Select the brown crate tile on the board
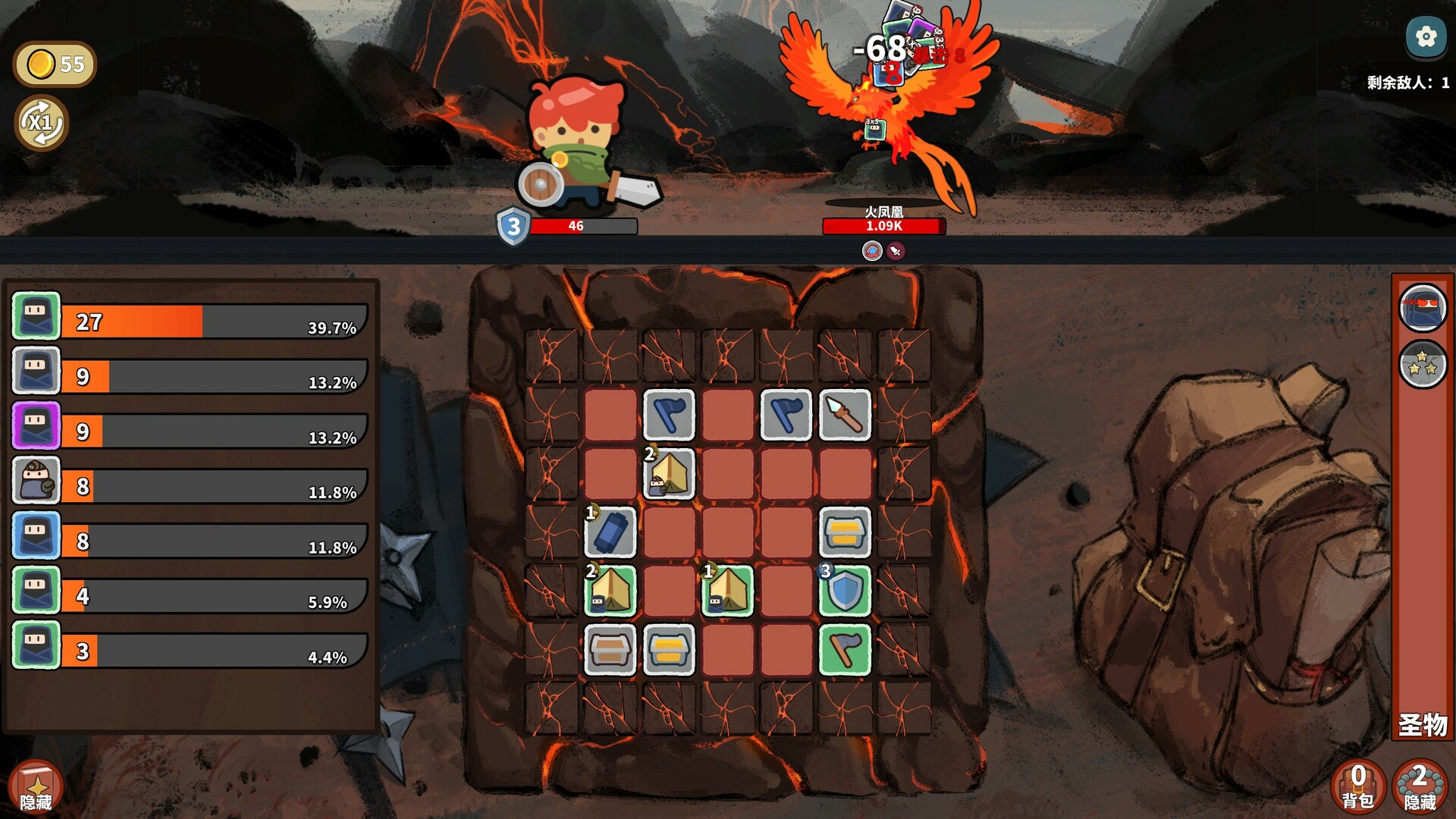This screenshot has height=819, width=1456. [x=610, y=650]
